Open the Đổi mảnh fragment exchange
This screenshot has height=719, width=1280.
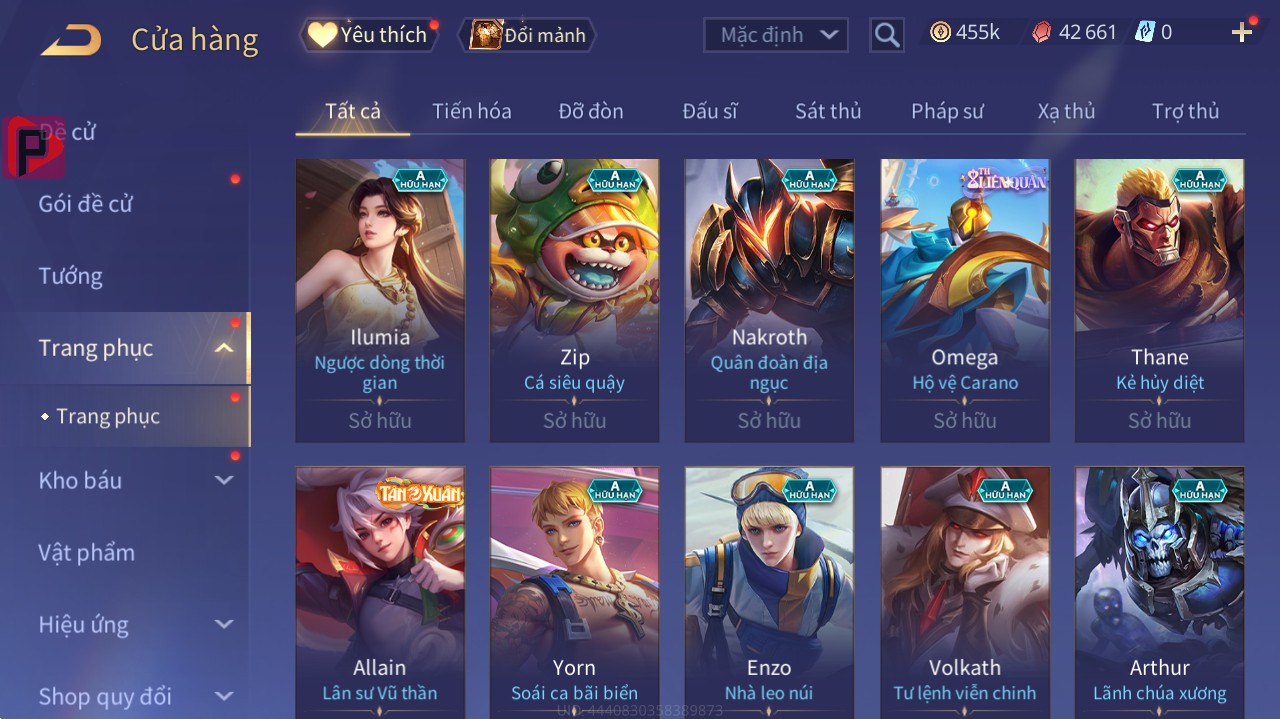tap(528, 35)
